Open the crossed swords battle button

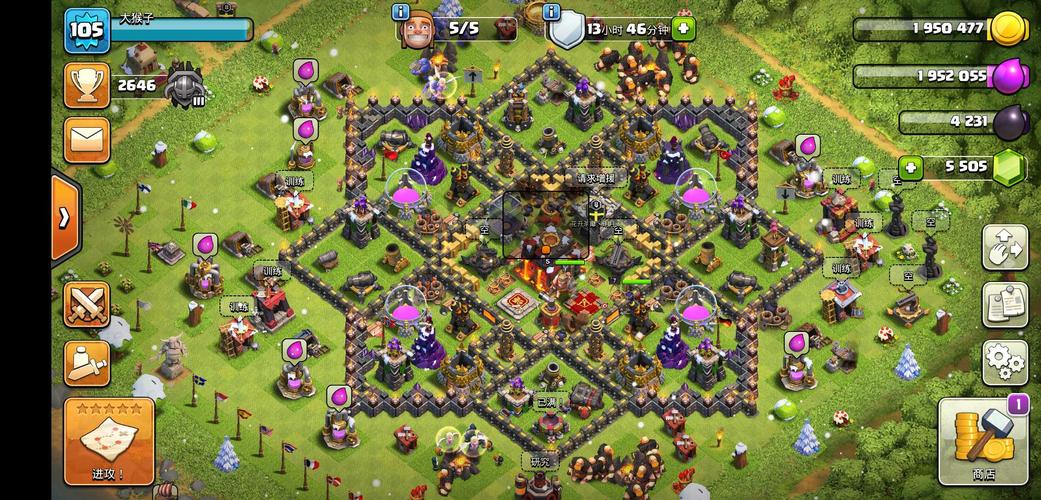pyautogui.click(x=87, y=304)
